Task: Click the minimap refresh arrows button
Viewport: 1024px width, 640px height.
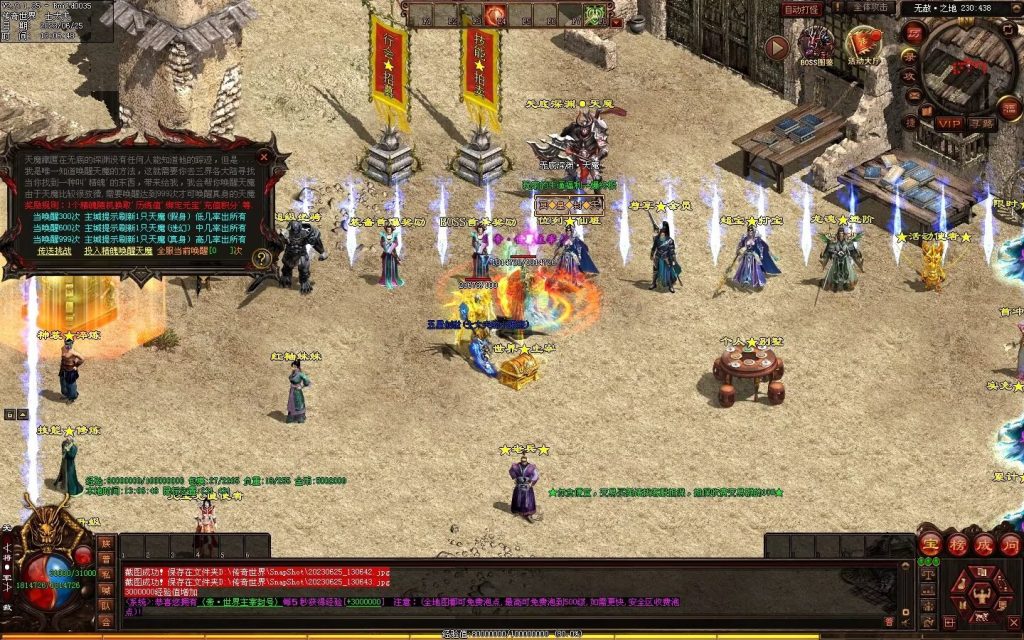Action: point(1007,28)
